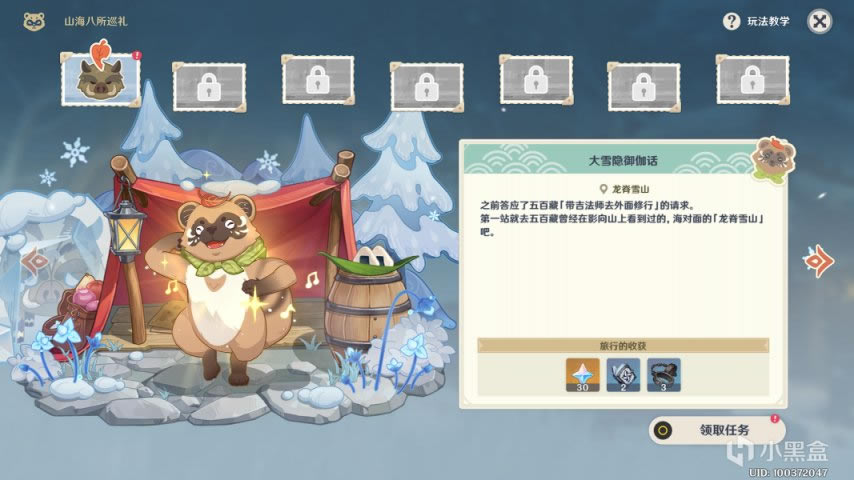Accept the quest with 领取任务
Screen dimensions: 854x480
tap(716, 430)
